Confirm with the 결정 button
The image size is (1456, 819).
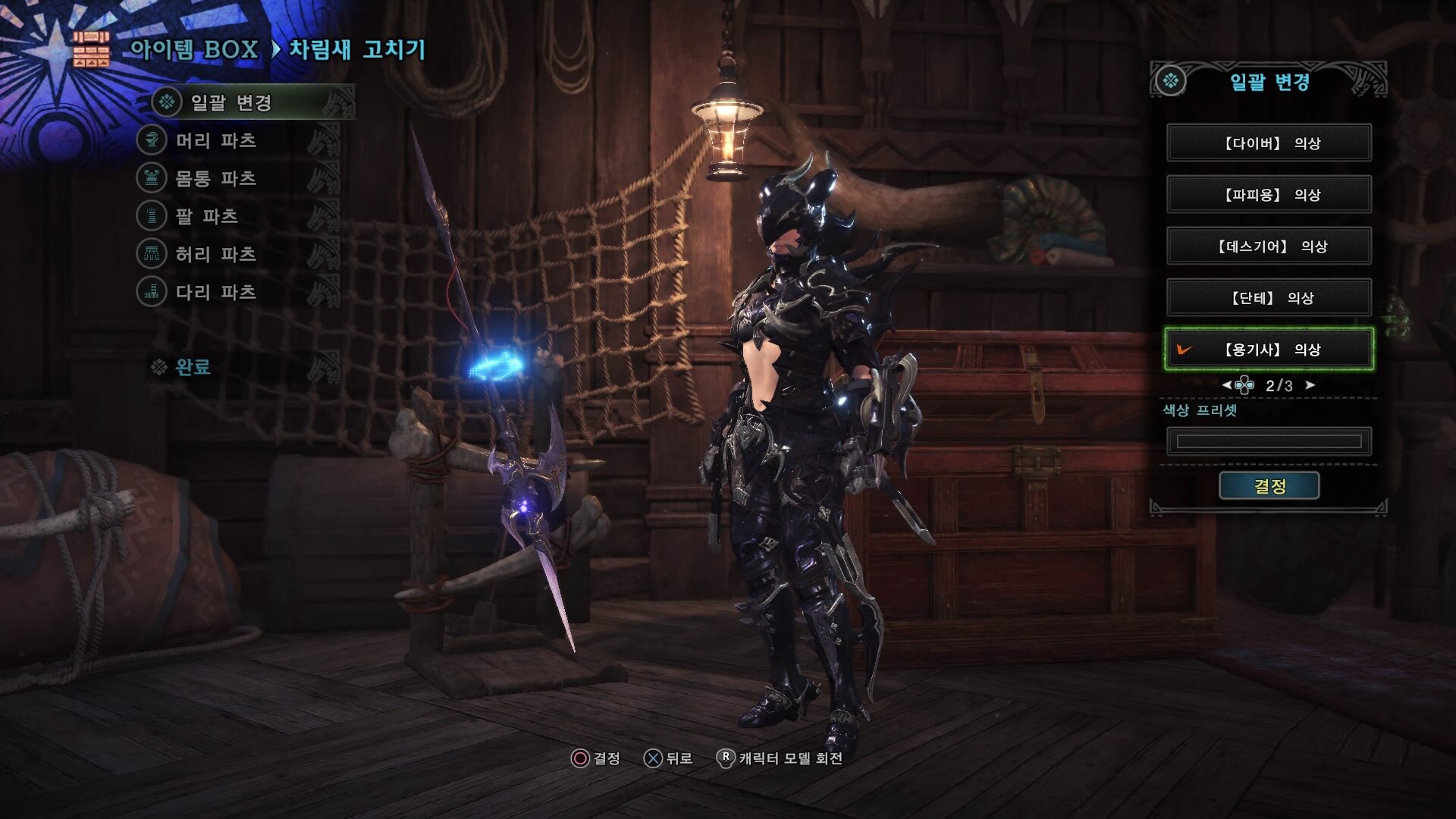click(x=1269, y=486)
